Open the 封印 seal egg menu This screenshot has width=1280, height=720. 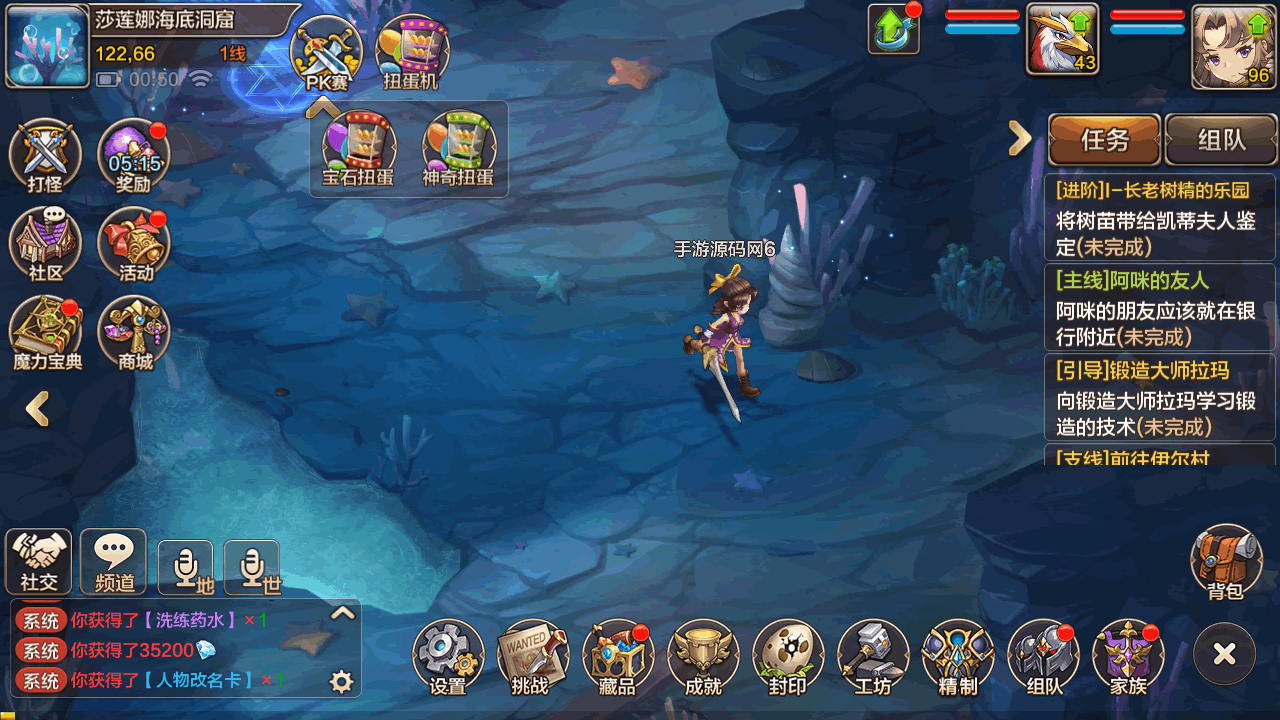pyautogui.click(x=788, y=656)
